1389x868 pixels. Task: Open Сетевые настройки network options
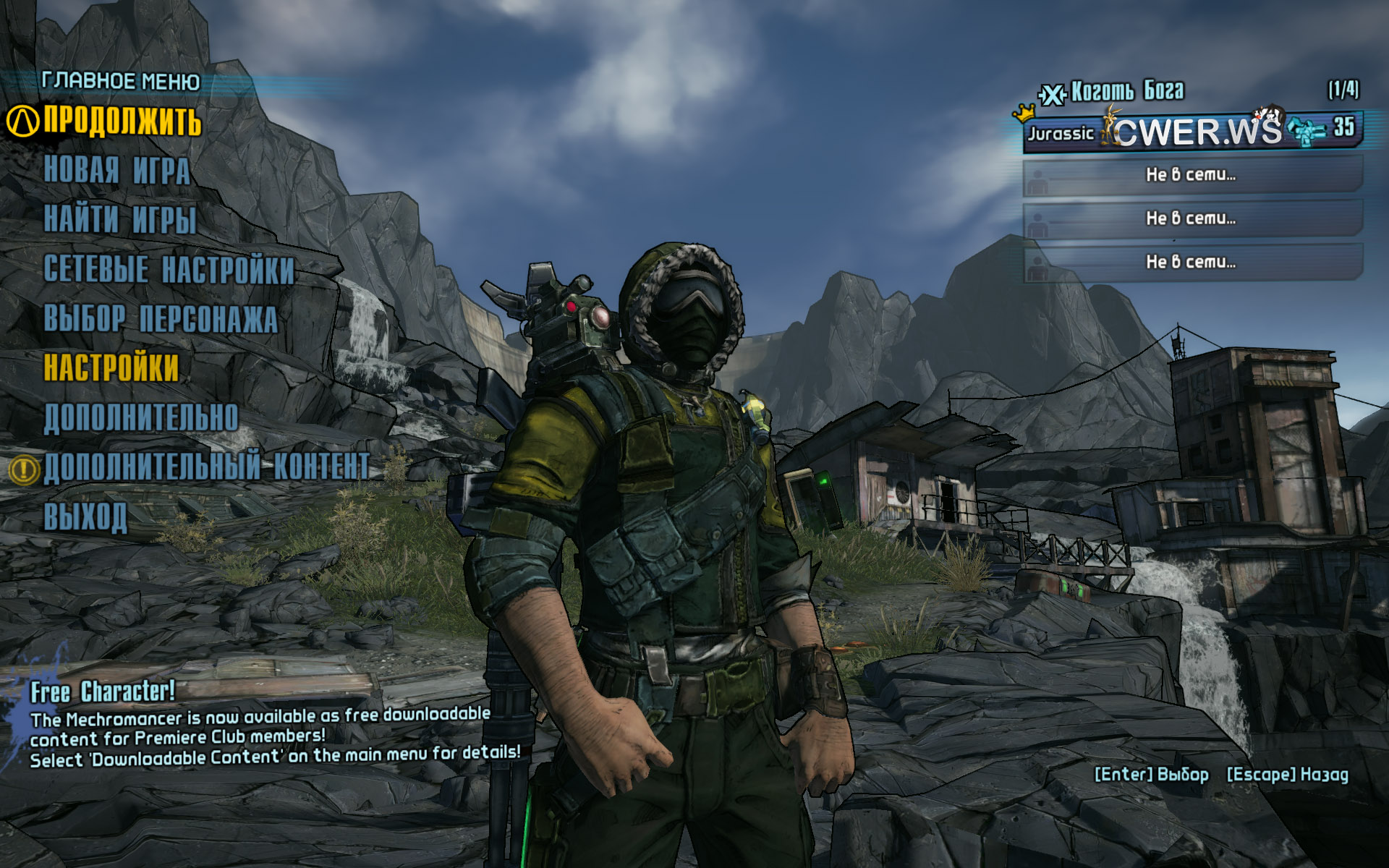click(x=169, y=269)
